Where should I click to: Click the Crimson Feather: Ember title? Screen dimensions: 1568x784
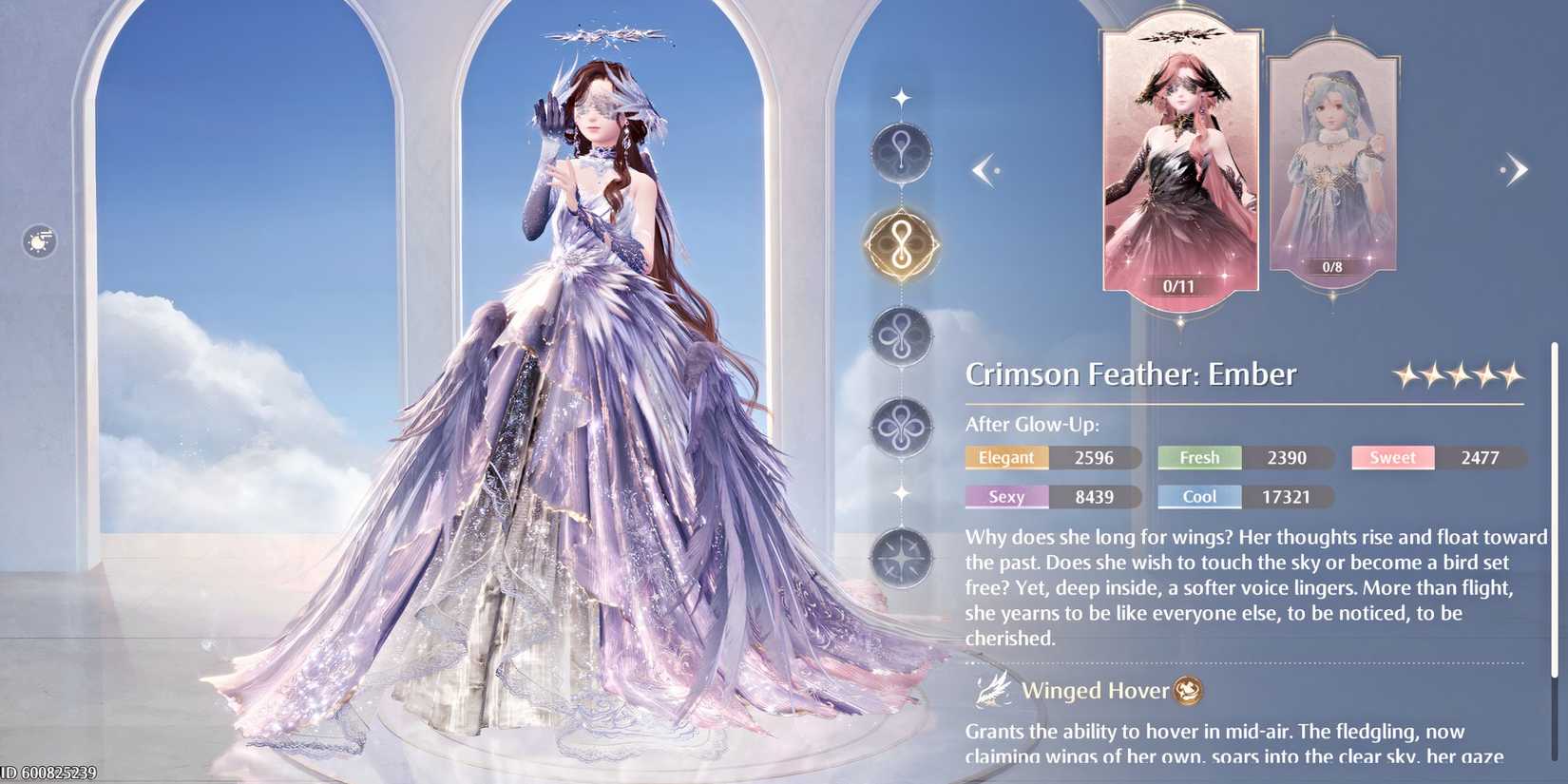[x=1129, y=374]
